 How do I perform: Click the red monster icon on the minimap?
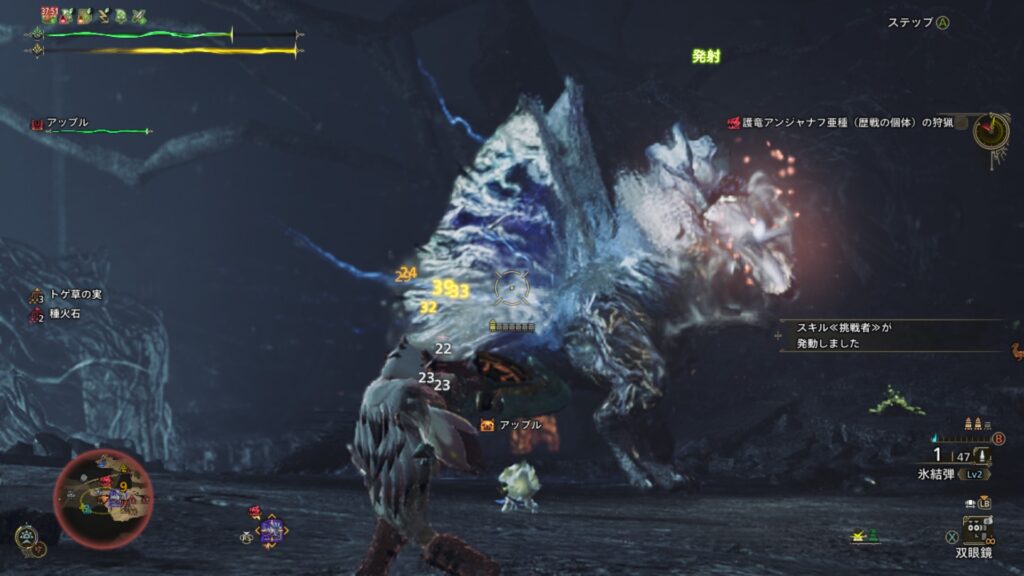point(104,481)
